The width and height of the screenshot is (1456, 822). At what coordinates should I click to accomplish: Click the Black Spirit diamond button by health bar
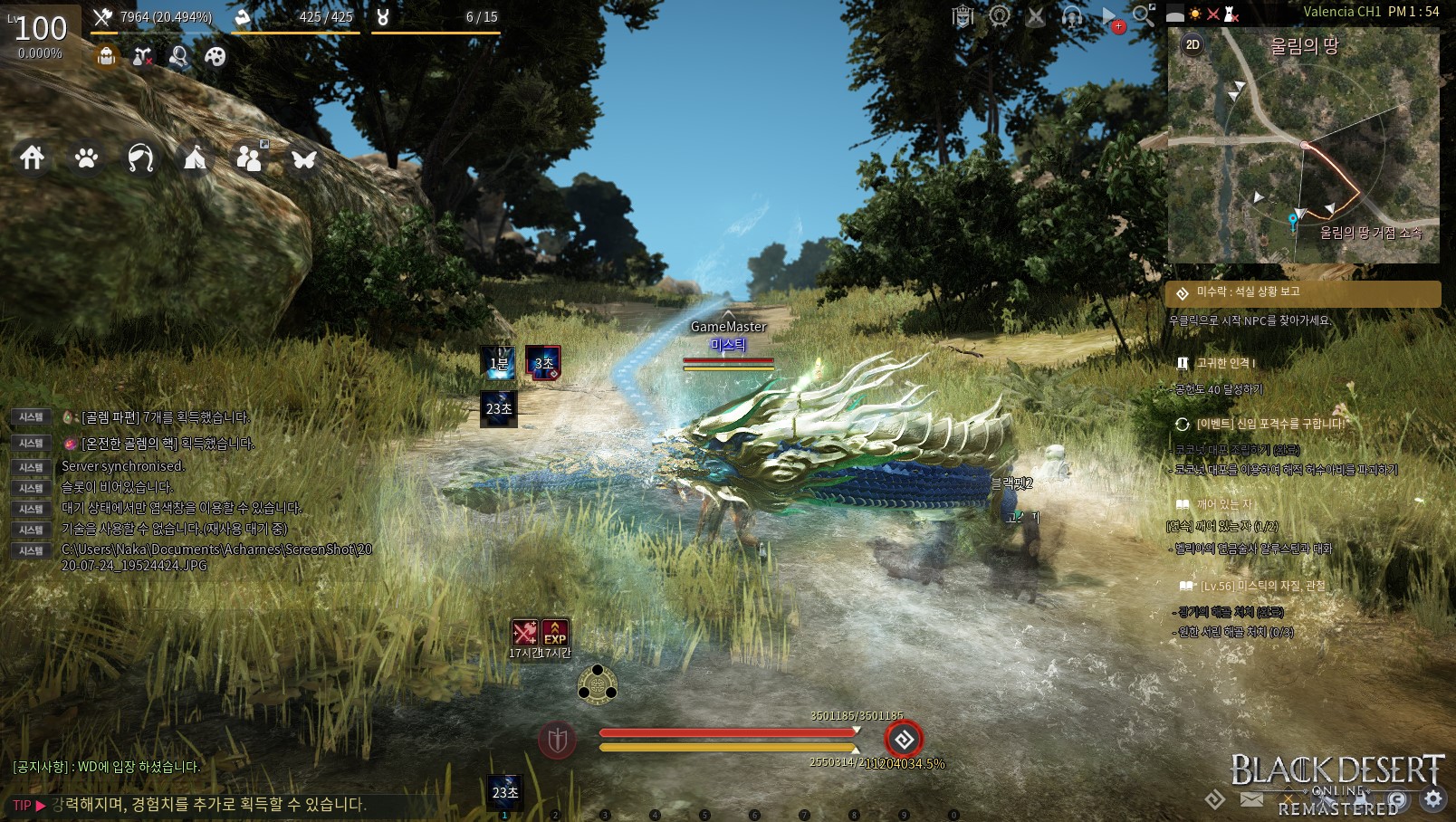904,740
